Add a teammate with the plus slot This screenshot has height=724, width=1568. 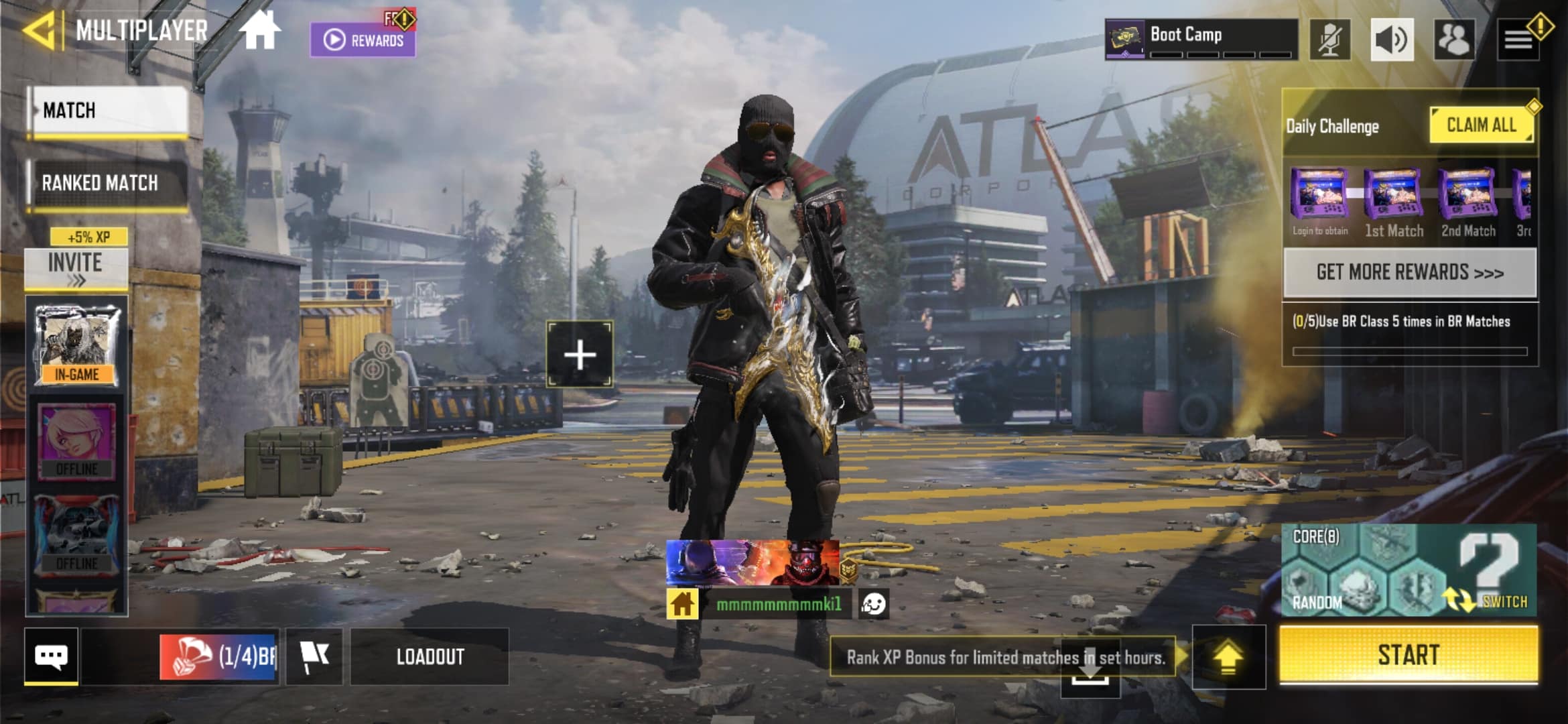click(x=580, y=354)
